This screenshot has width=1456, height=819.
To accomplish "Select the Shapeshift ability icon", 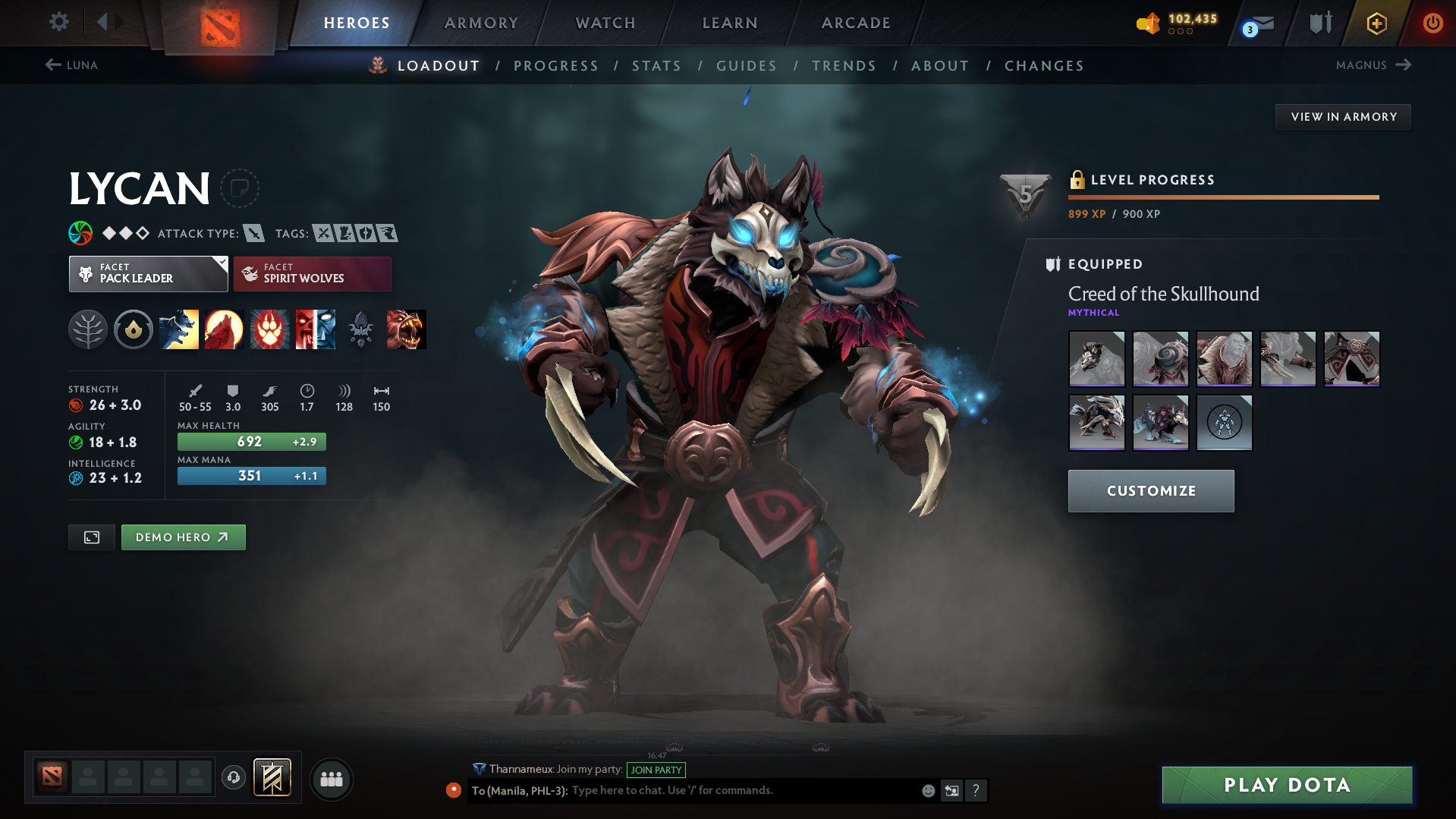I will (316, 329).
